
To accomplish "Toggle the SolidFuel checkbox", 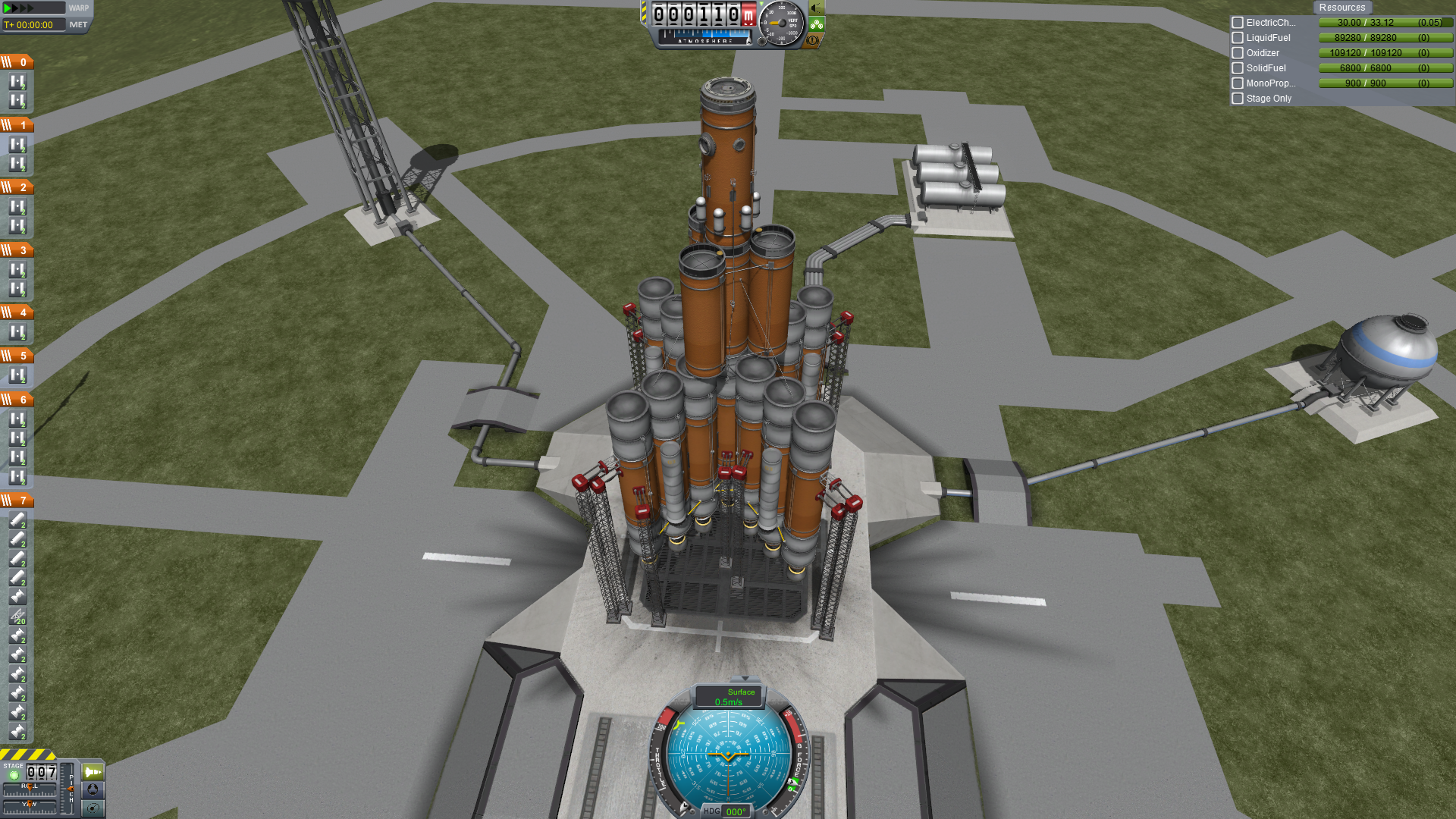I will pos(1238,68).
